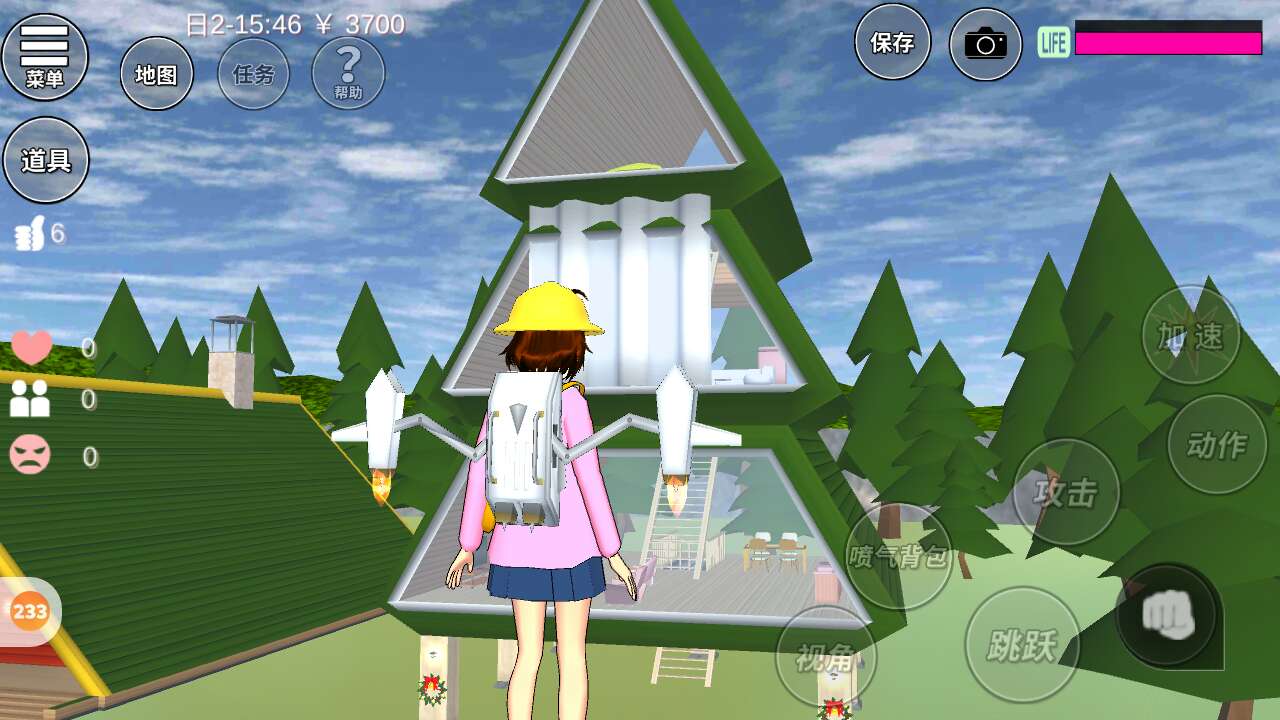Show the 任务 task list
The height and width of the screenshot is (720, 1280).
click(x=254, y=74)
